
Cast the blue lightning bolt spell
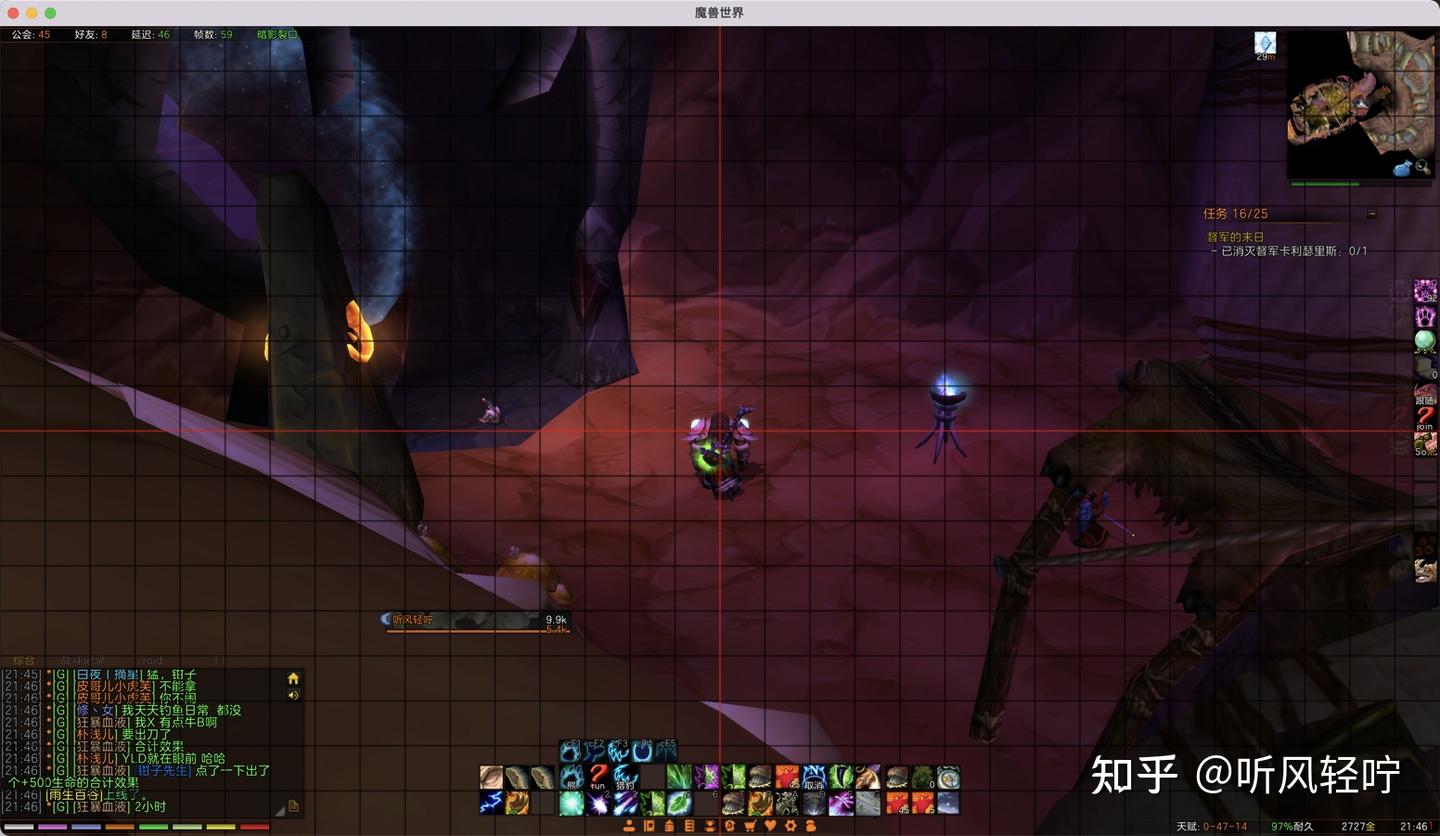[491, 803]
